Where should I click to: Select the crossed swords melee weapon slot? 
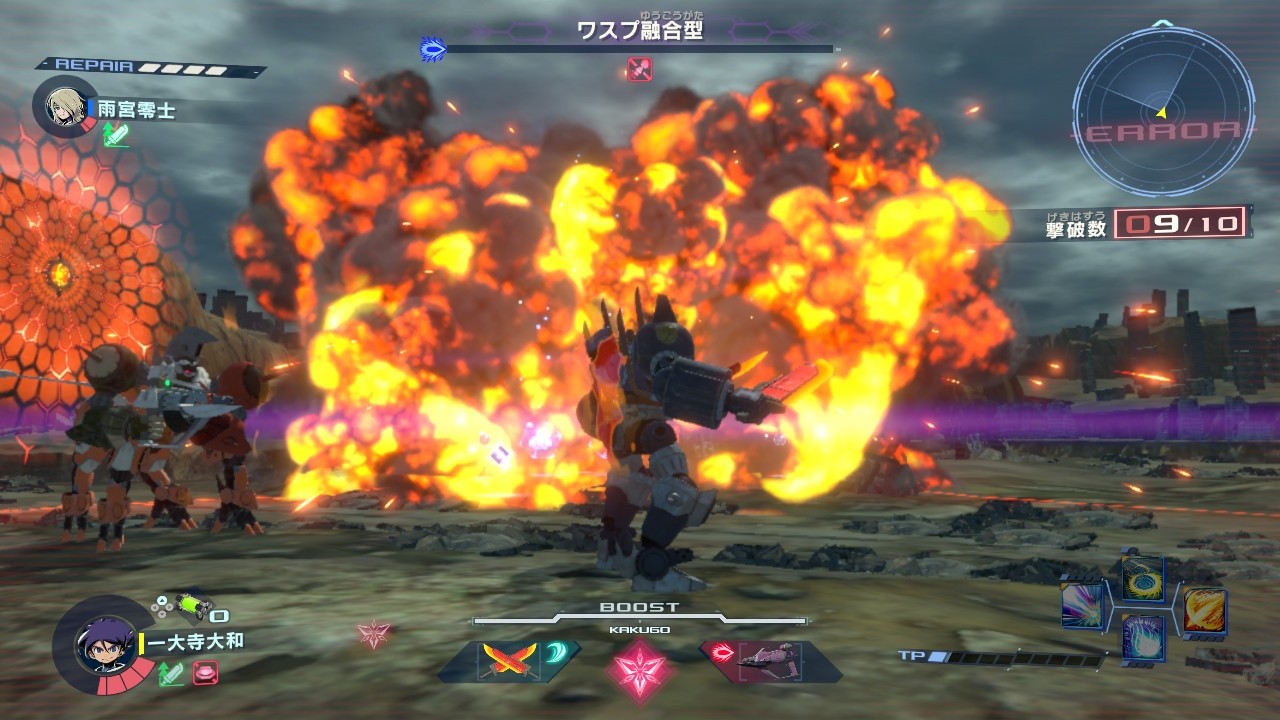click(495, 660)
